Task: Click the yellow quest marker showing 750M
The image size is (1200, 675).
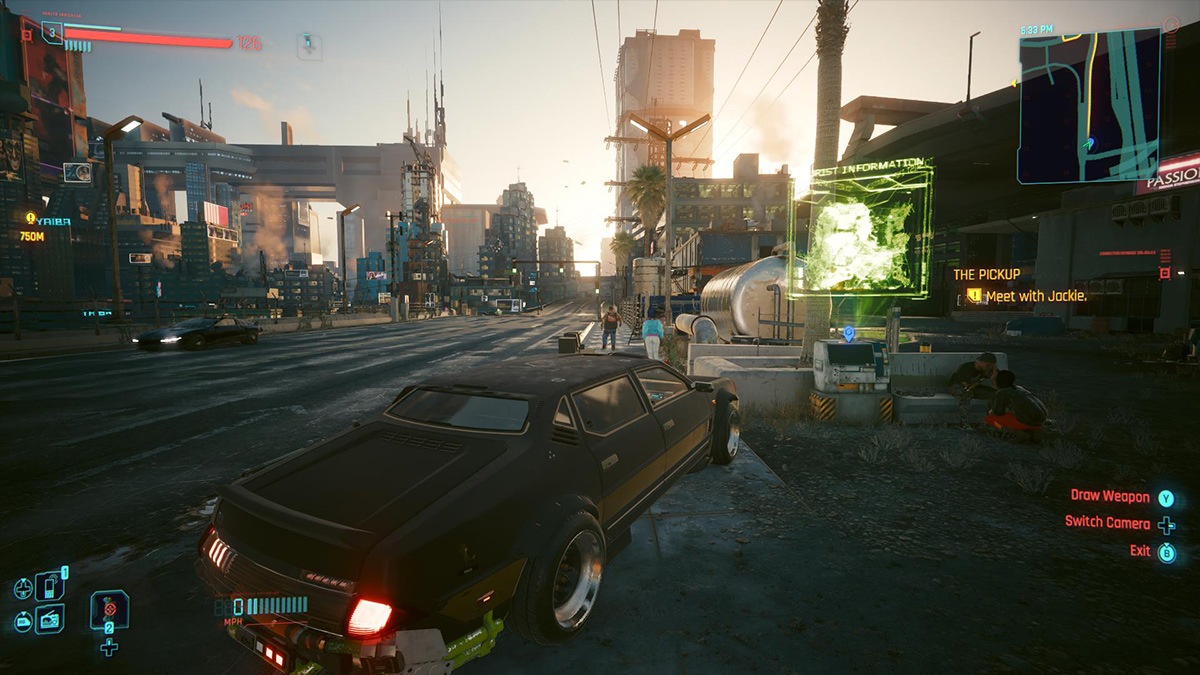Action: pyautogui.click(x=31, y=218)
